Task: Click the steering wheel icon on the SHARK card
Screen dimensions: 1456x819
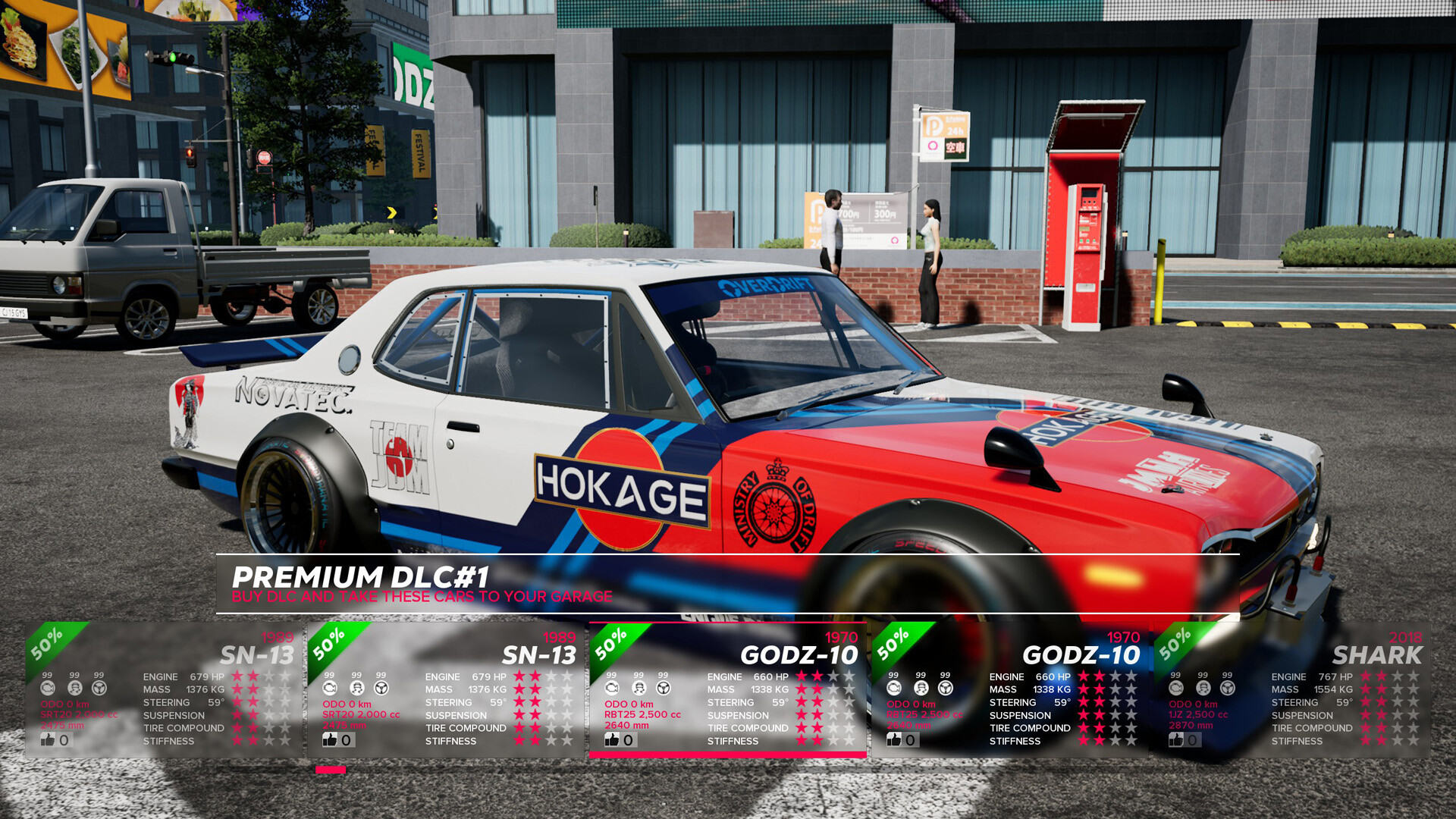Action: [x=1226, y=689]
